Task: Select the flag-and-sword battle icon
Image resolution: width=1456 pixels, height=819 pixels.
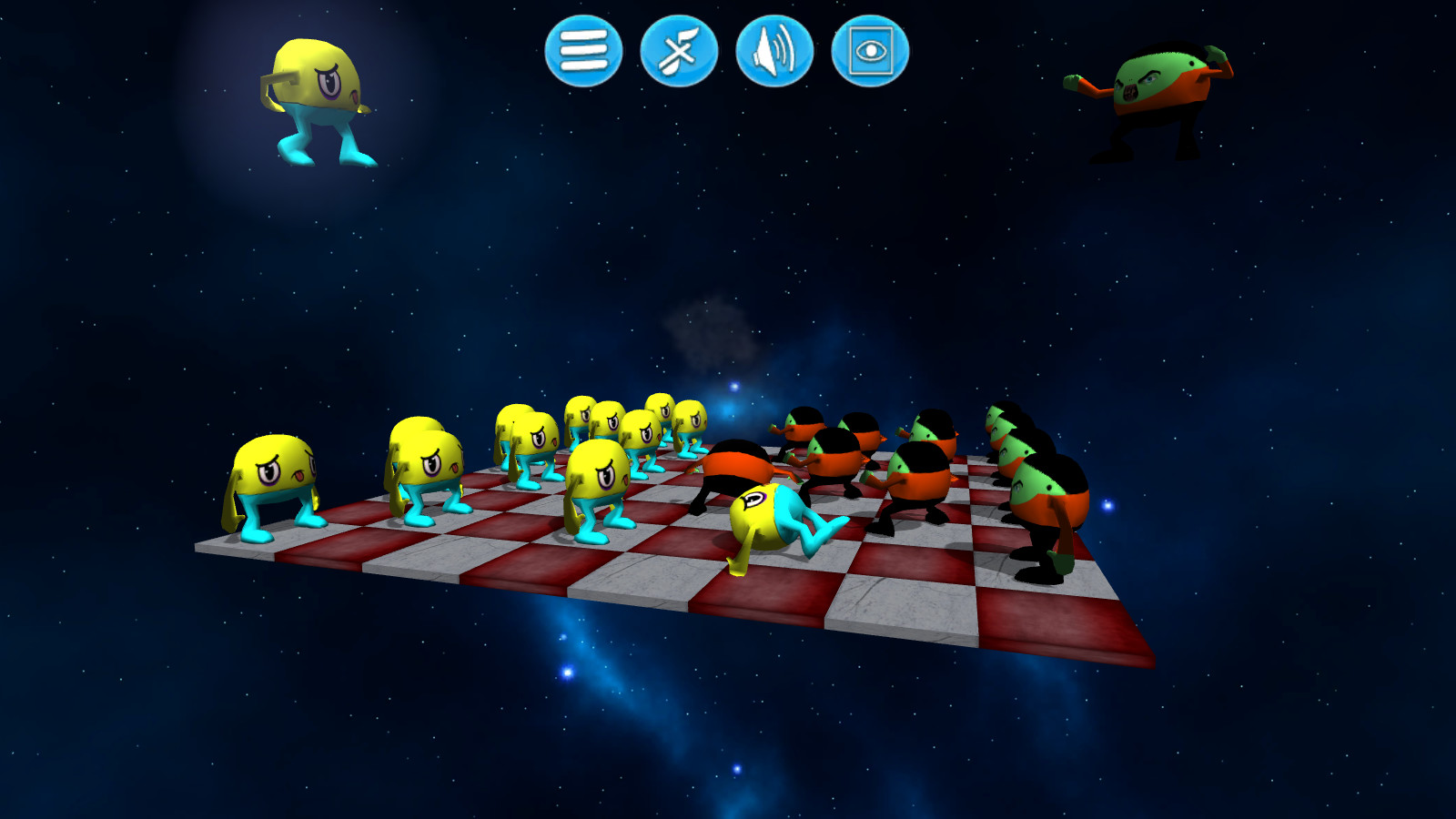Action: (x=681, y=55)
